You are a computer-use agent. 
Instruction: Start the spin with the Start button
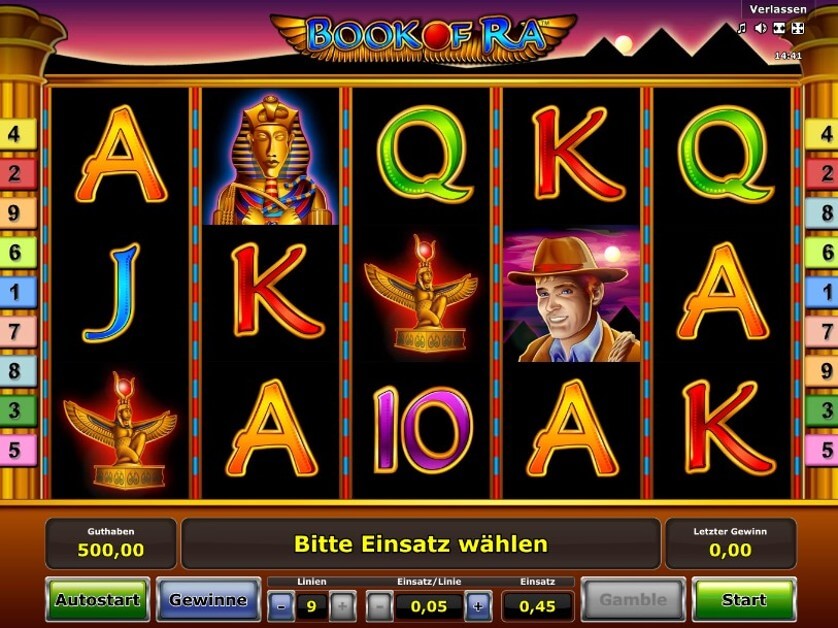pos(744,600)
